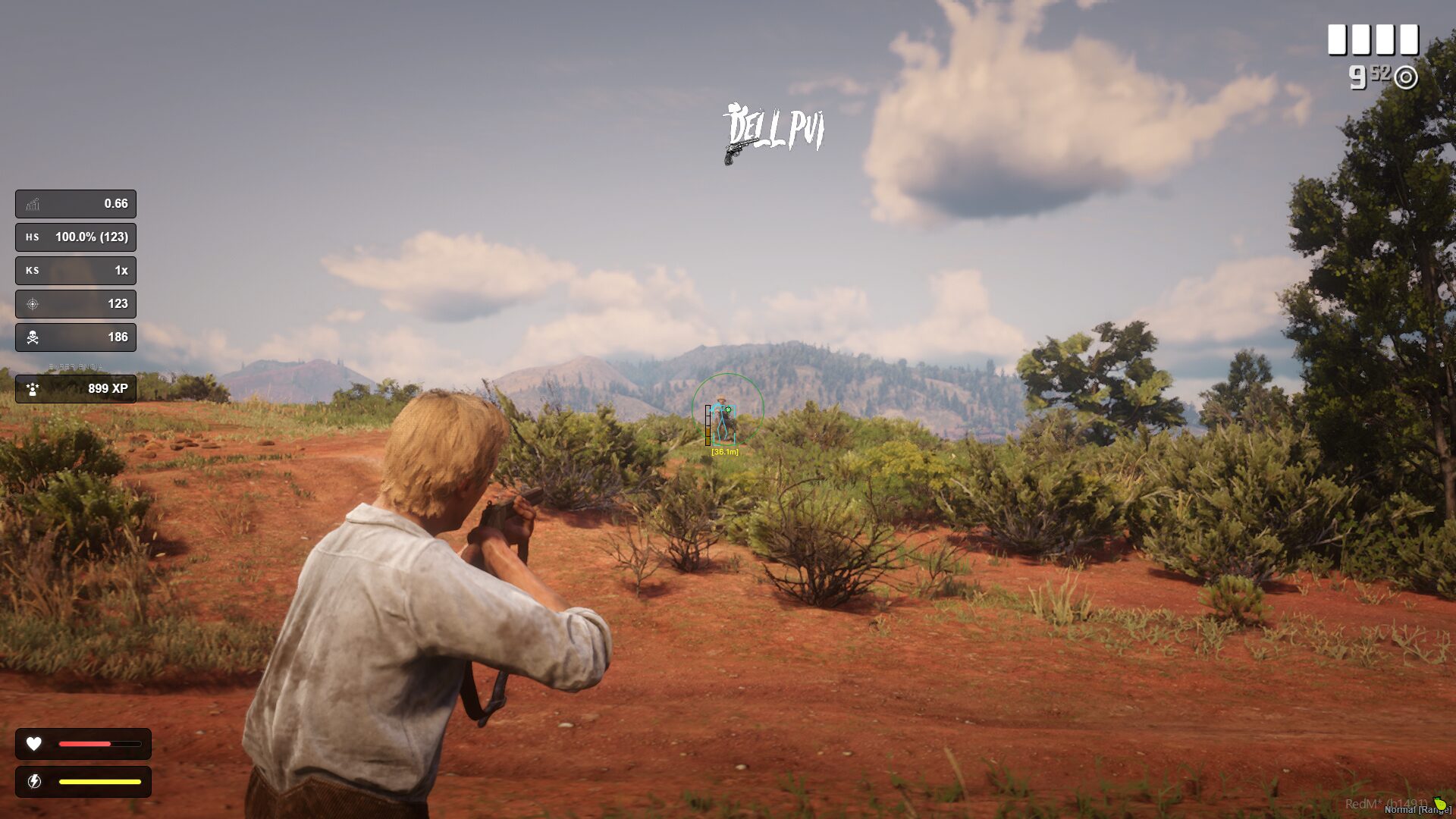
Task: Click the lightning bolt stamina icon
Action: coord(34,781)
